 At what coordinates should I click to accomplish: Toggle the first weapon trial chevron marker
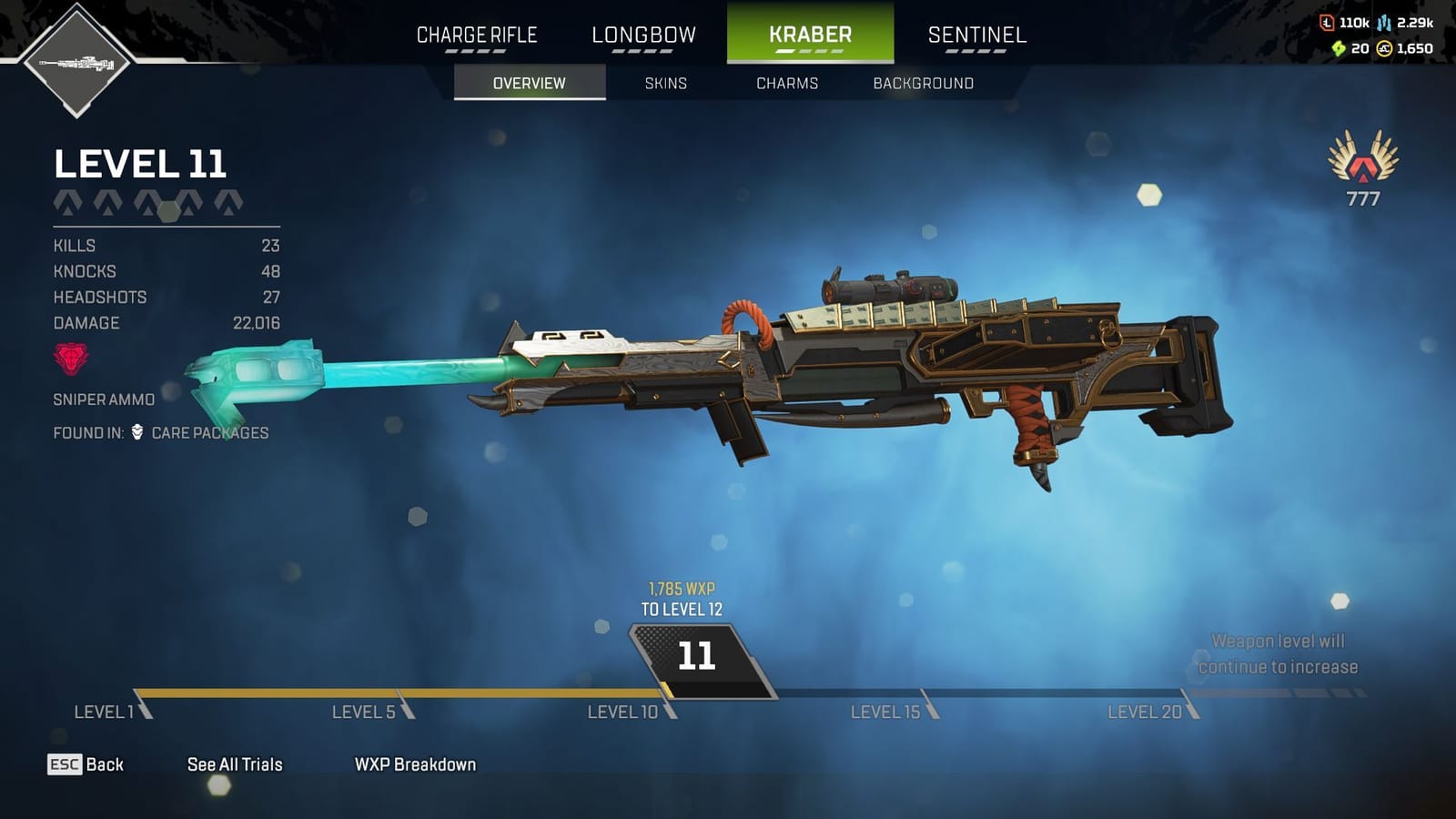coord(66,204)
